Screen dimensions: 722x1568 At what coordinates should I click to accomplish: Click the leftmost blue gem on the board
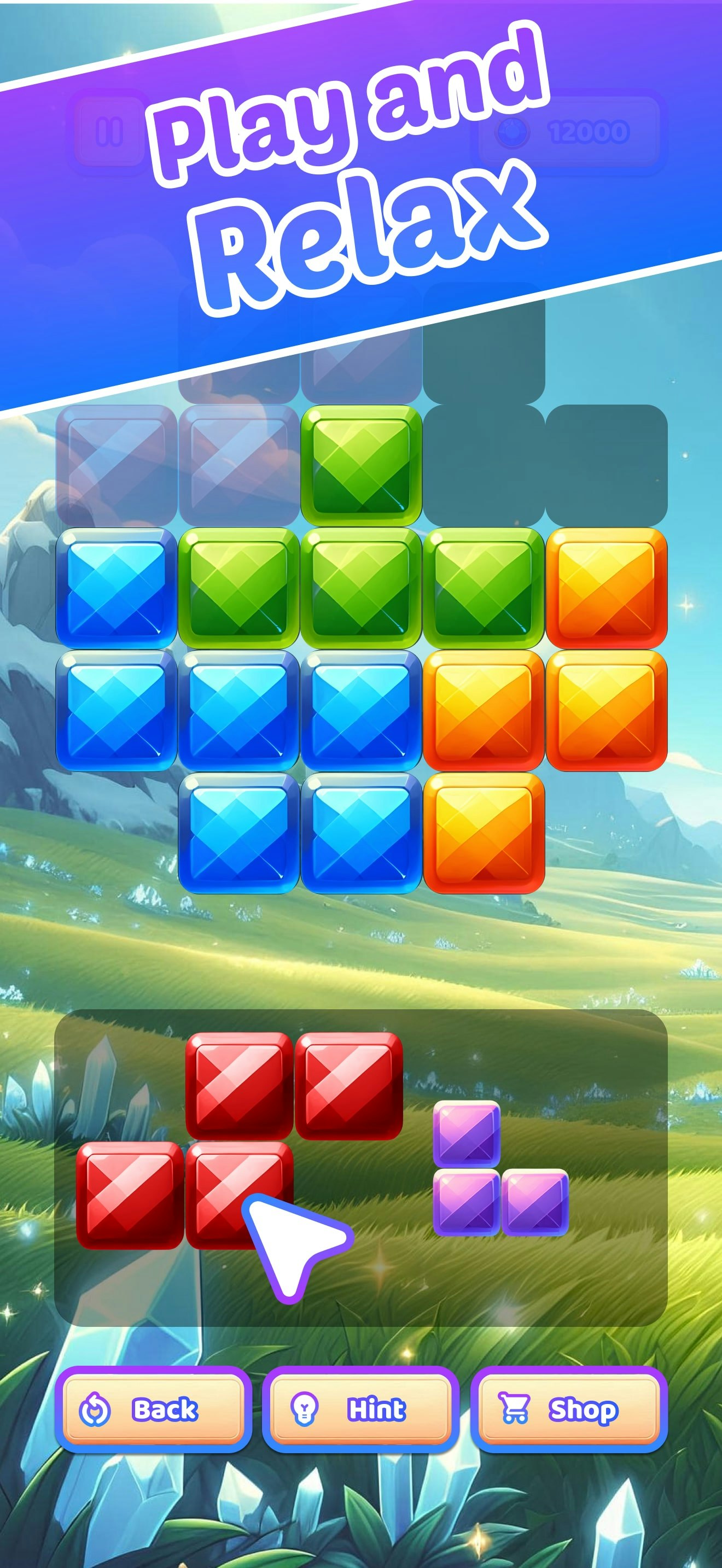[115, 589]
